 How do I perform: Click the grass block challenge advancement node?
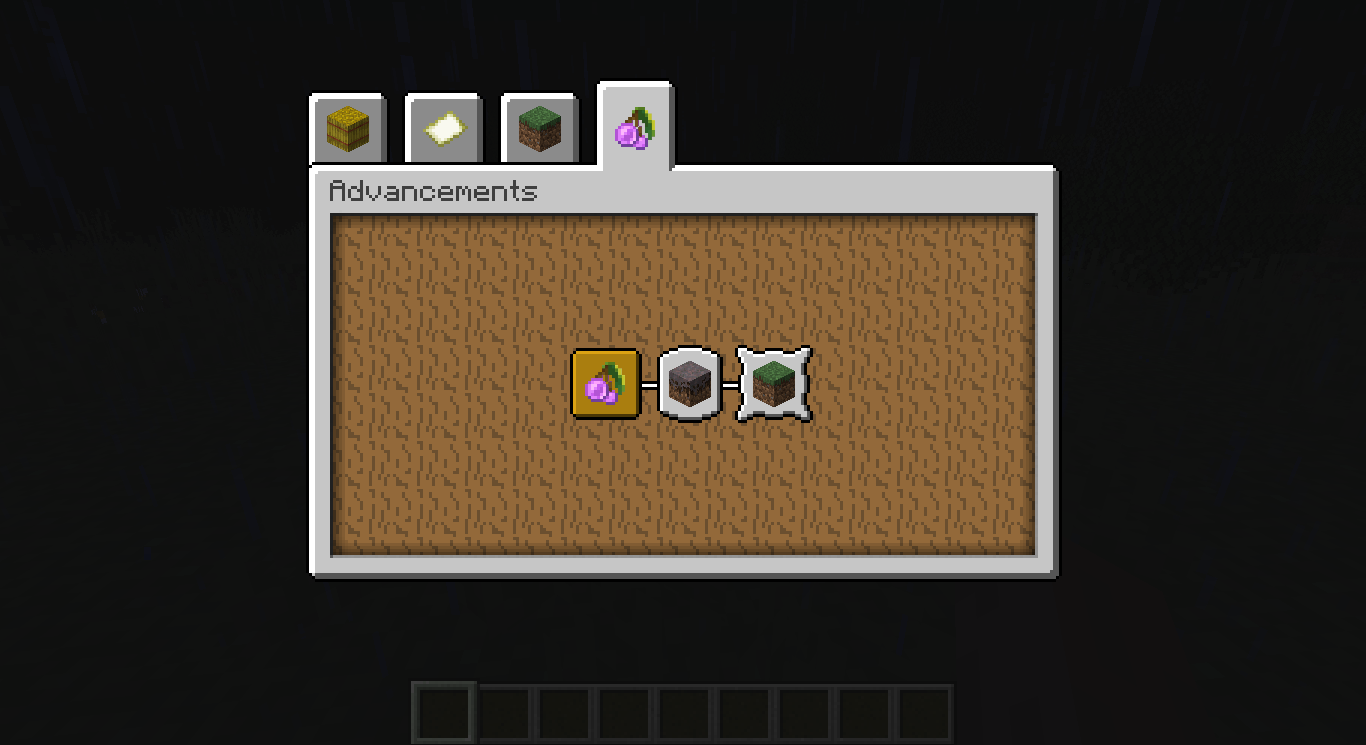773,385
